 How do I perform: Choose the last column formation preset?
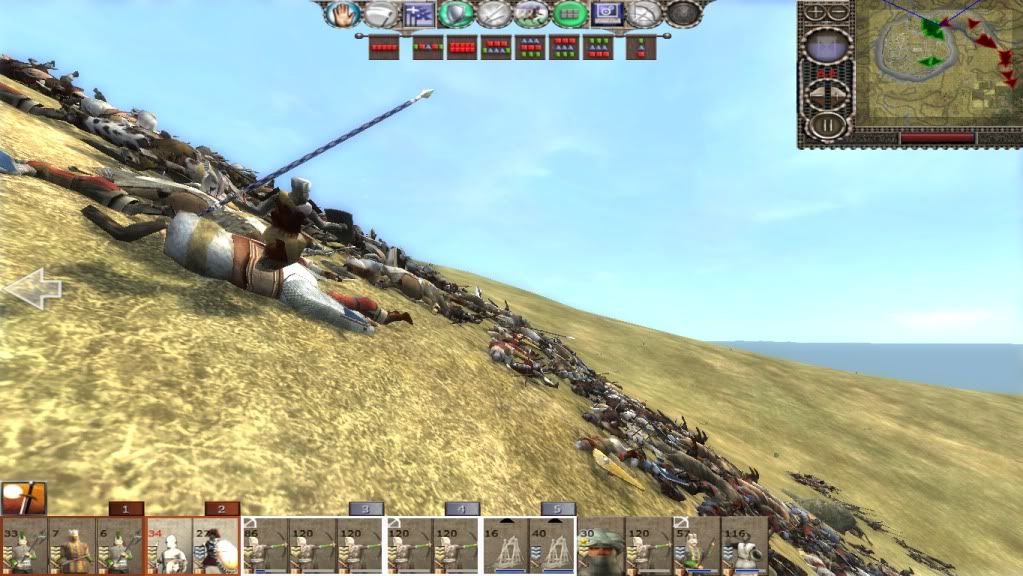click(641, 47)
